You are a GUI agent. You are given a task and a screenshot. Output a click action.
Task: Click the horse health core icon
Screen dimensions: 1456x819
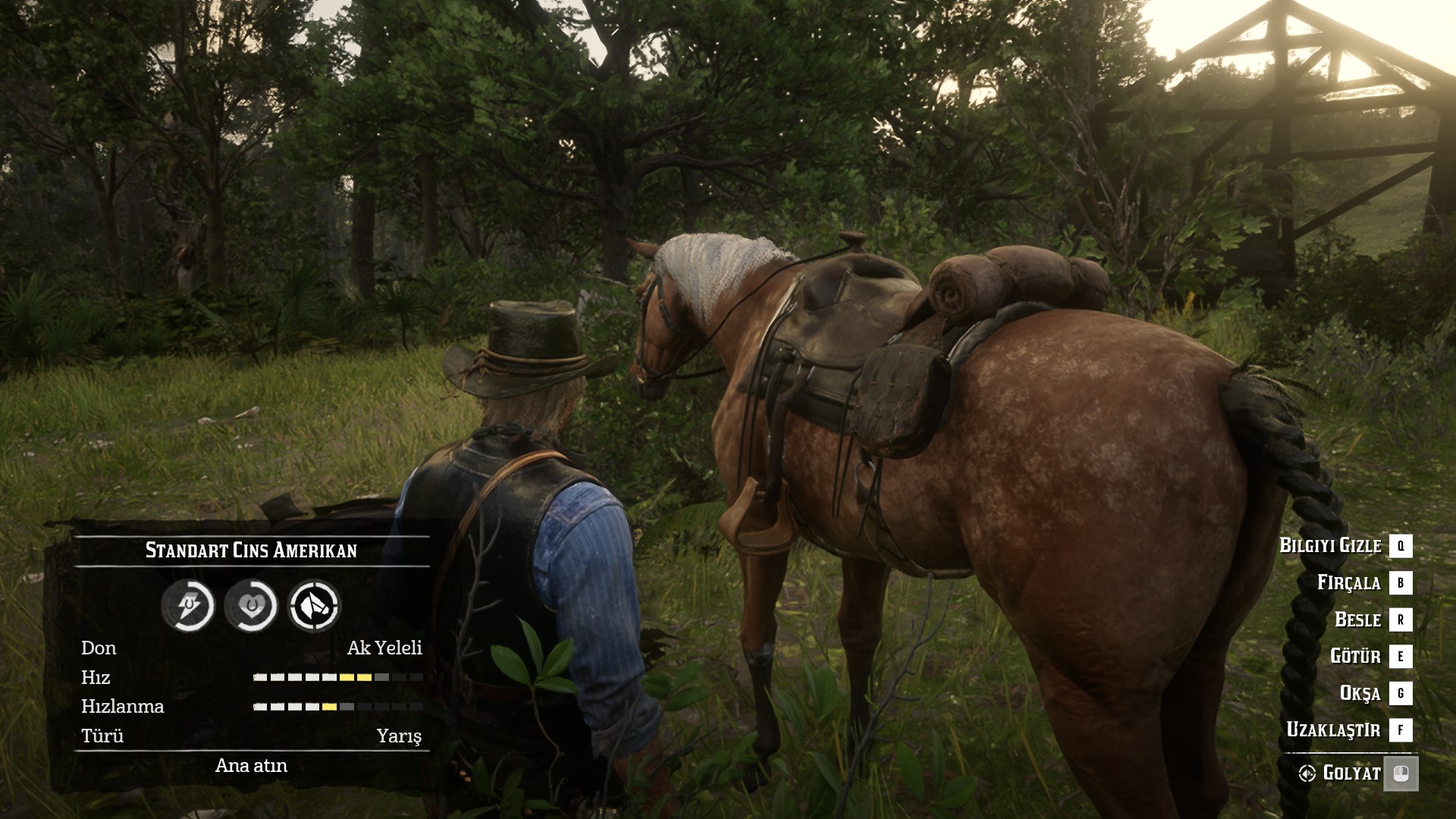(x=251, y=605)
